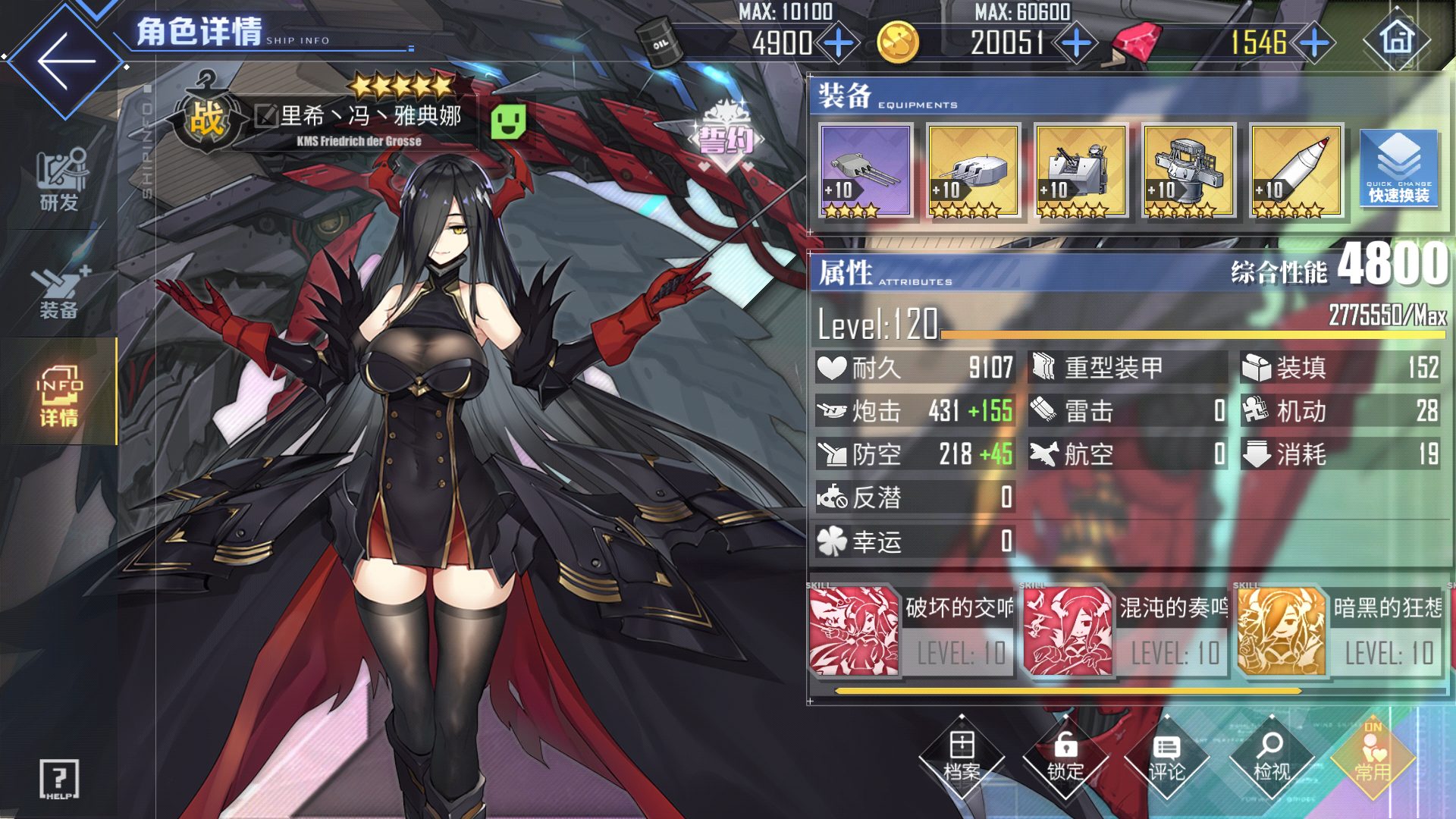Open the 研发 research tab

[x=59, y=180]
